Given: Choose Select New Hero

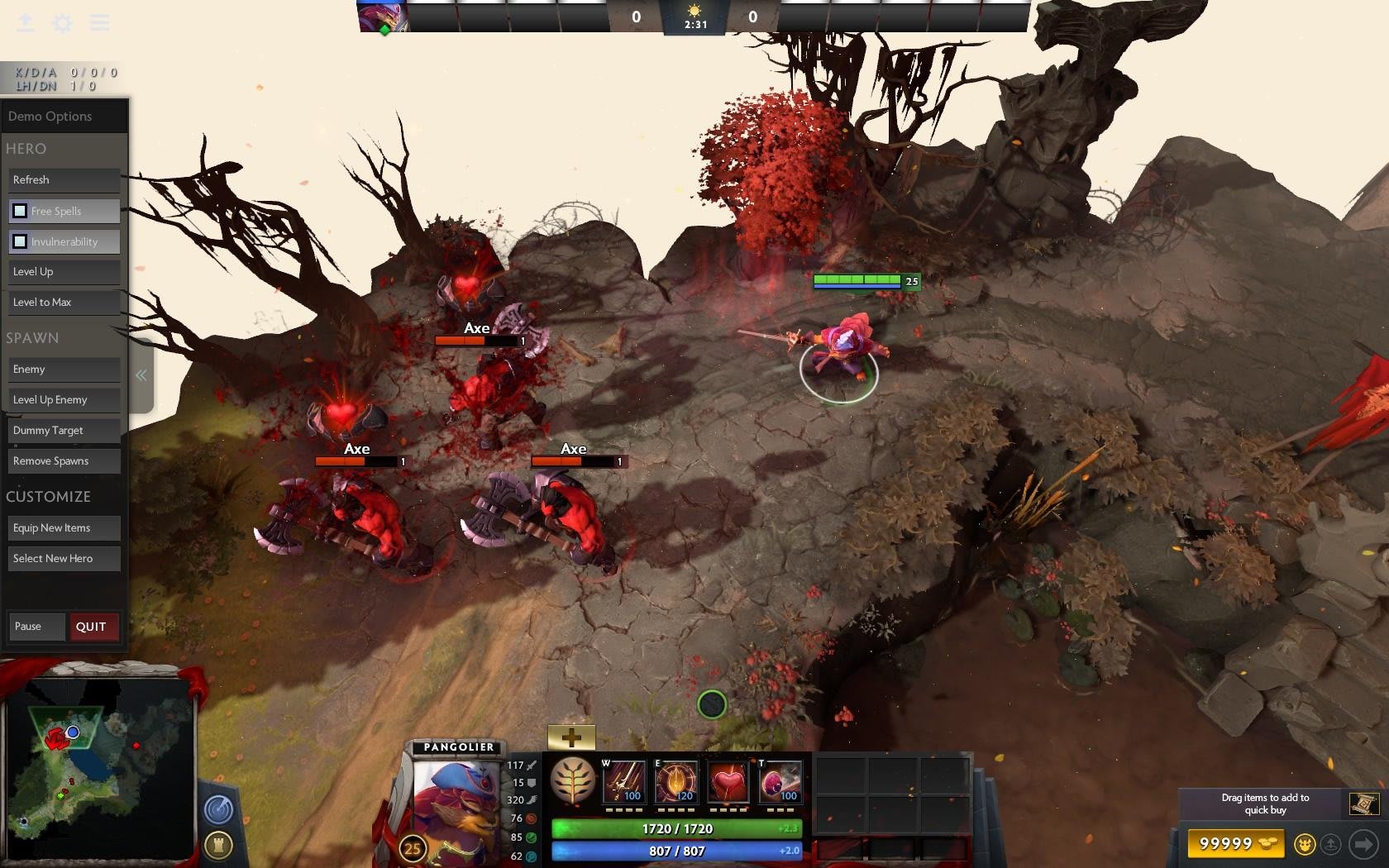Looking at the screenshot, I should [x=64, y=559].
